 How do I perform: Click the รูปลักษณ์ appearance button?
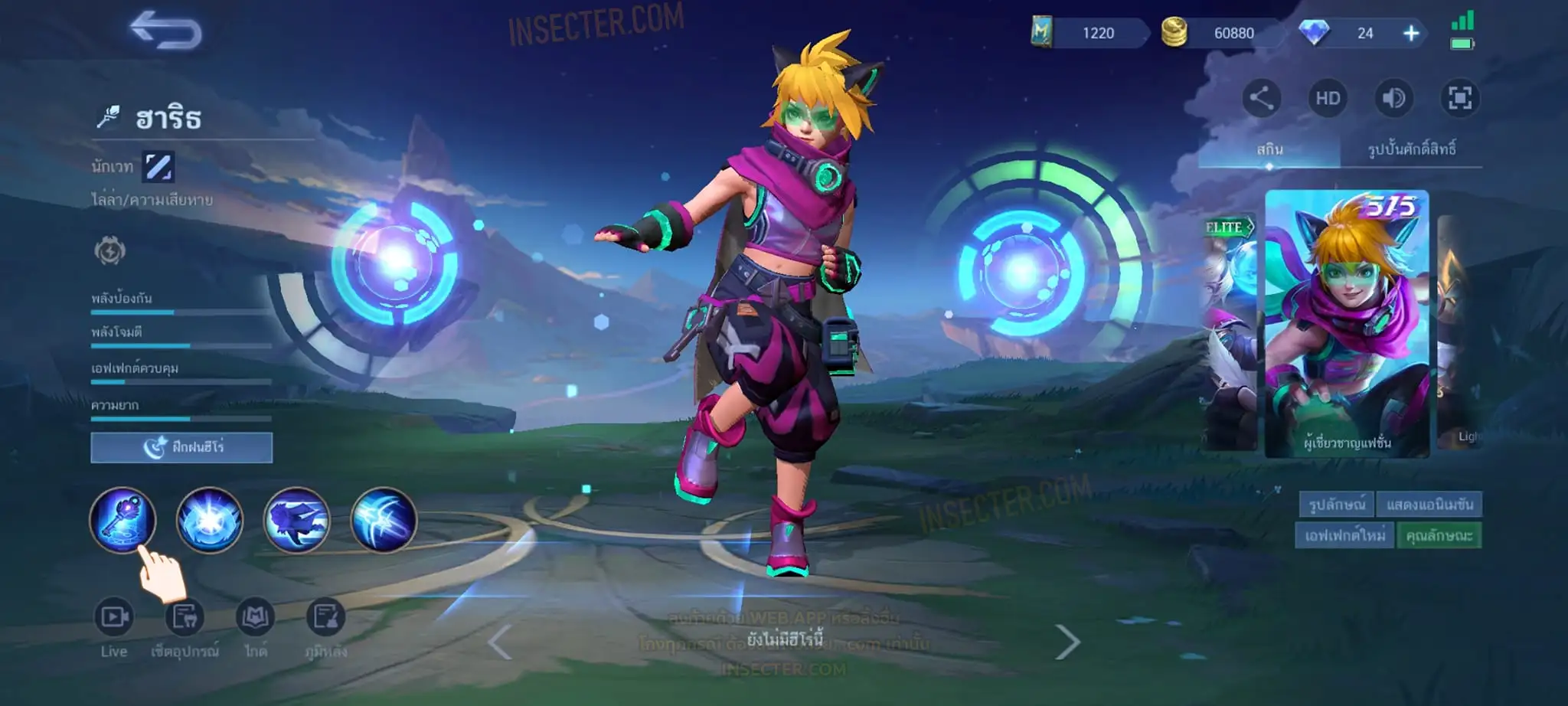(x=1336, y=505)
